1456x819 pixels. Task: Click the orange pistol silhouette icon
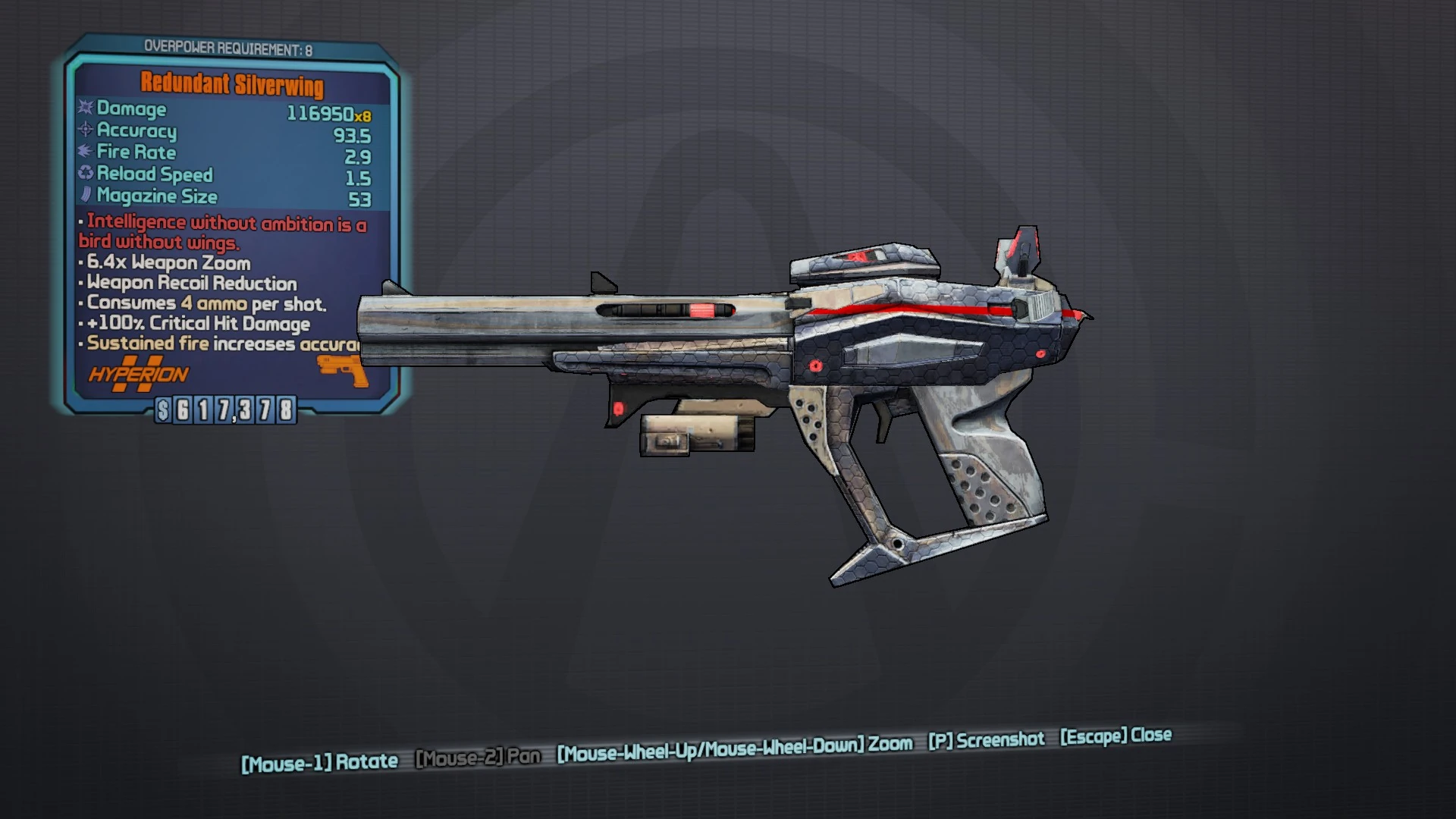click(340, 369)
